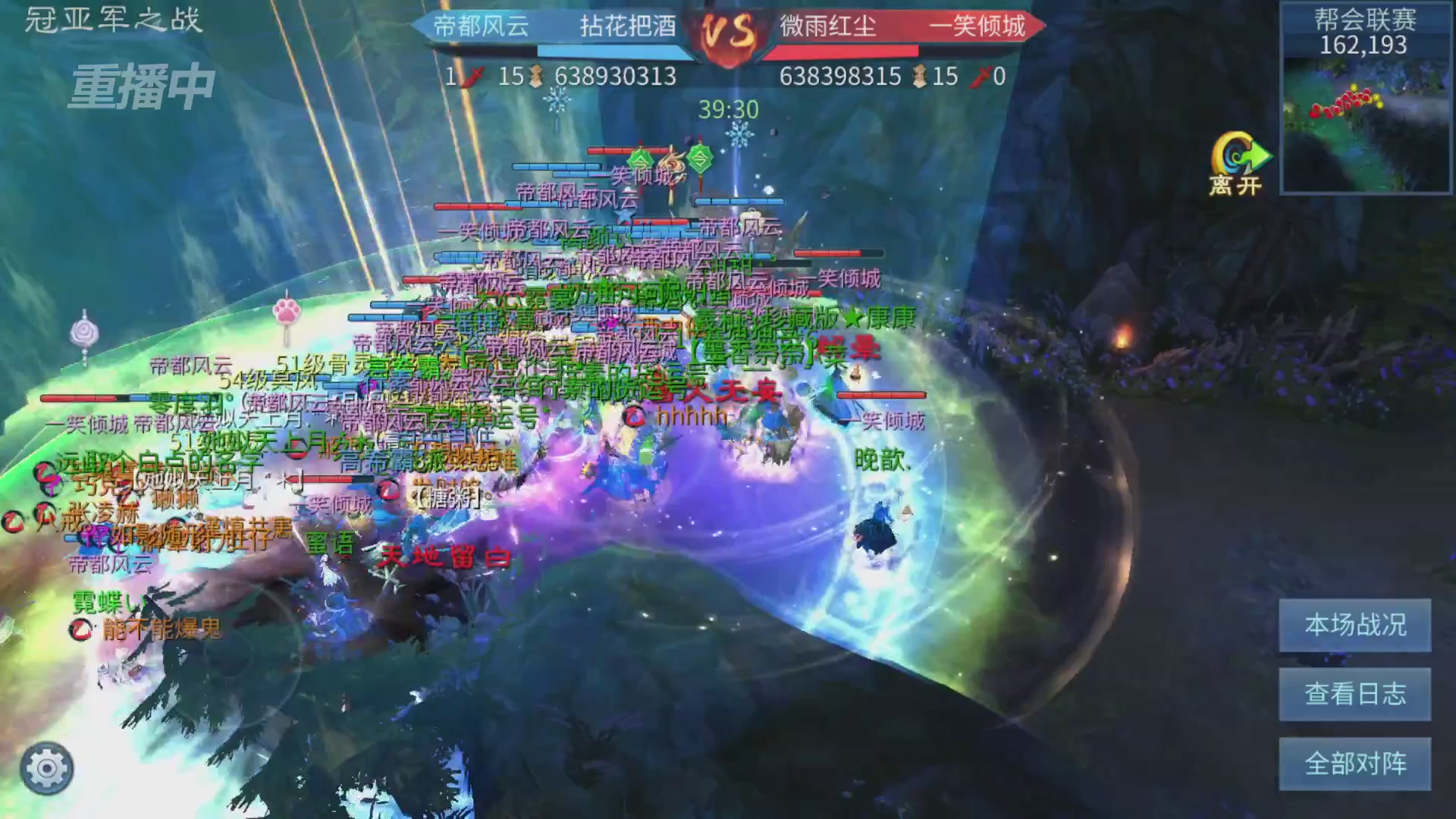
Task: Click the 离开 leave button
Action: (1238, 165)
